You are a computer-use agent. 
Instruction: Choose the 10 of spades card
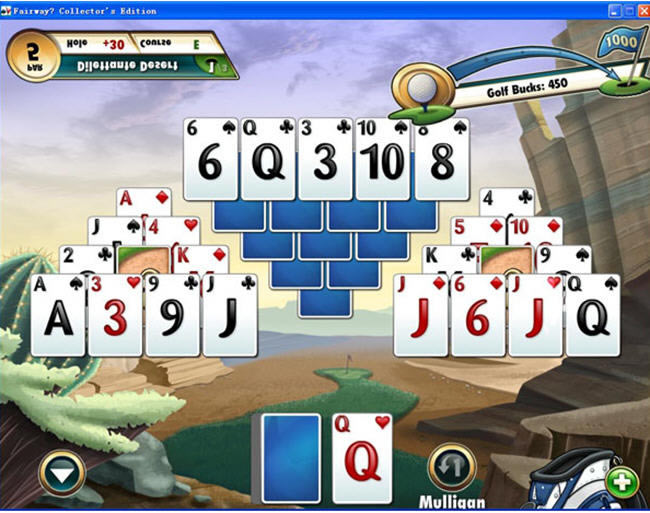tap(382, 160)
